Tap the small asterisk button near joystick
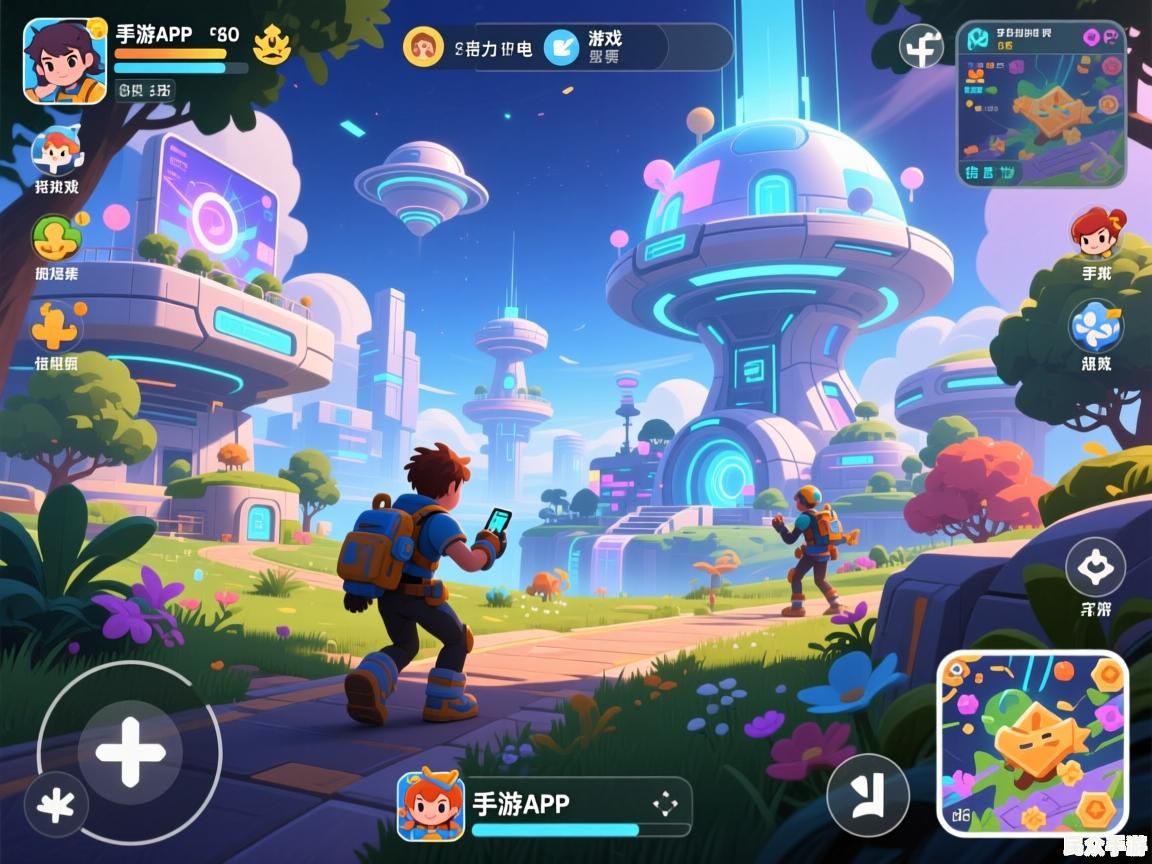Viewport: 1152px width, 864px height. [56, 805]
